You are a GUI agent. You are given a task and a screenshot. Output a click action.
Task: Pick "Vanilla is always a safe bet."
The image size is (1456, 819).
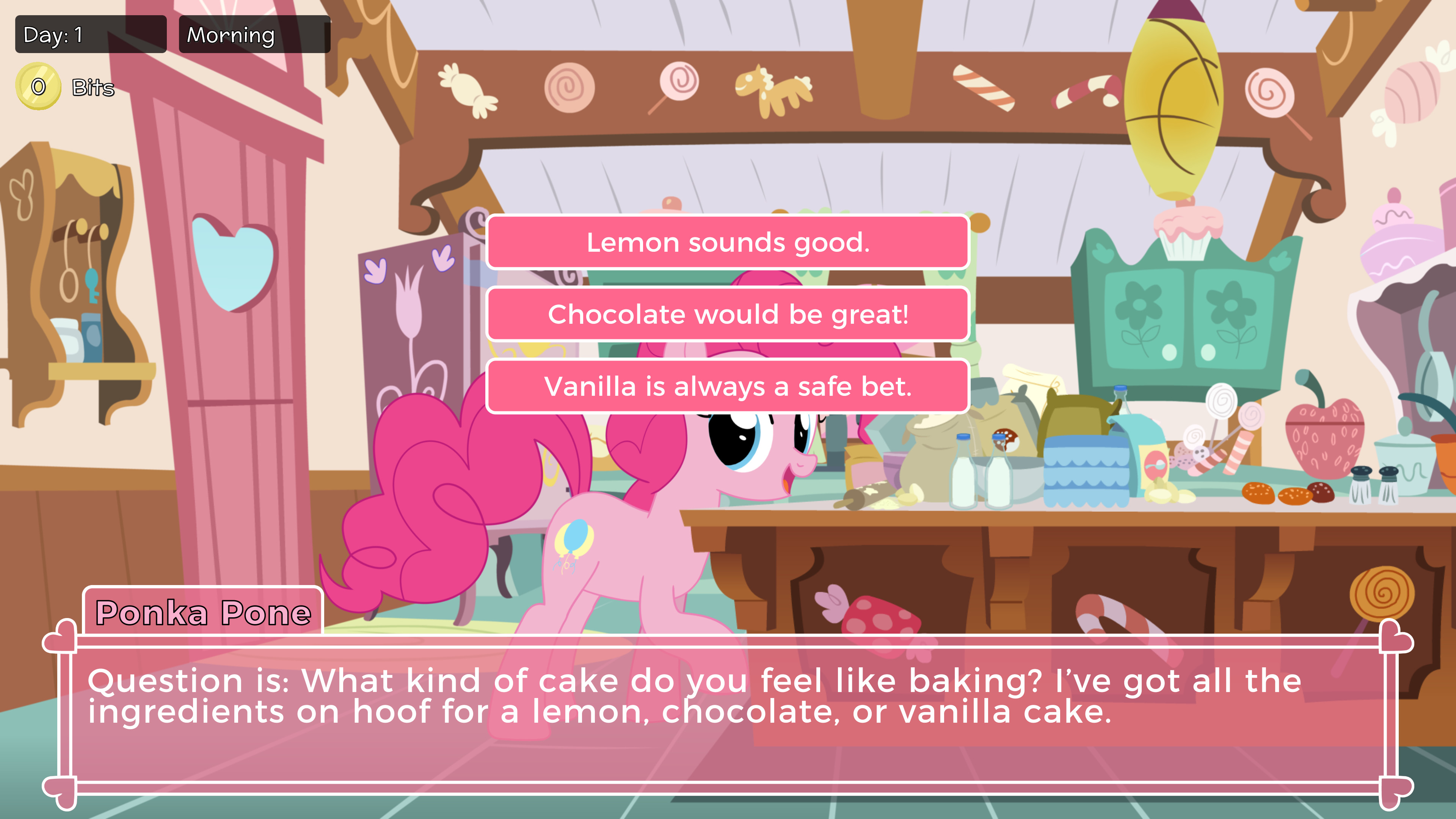728,387
